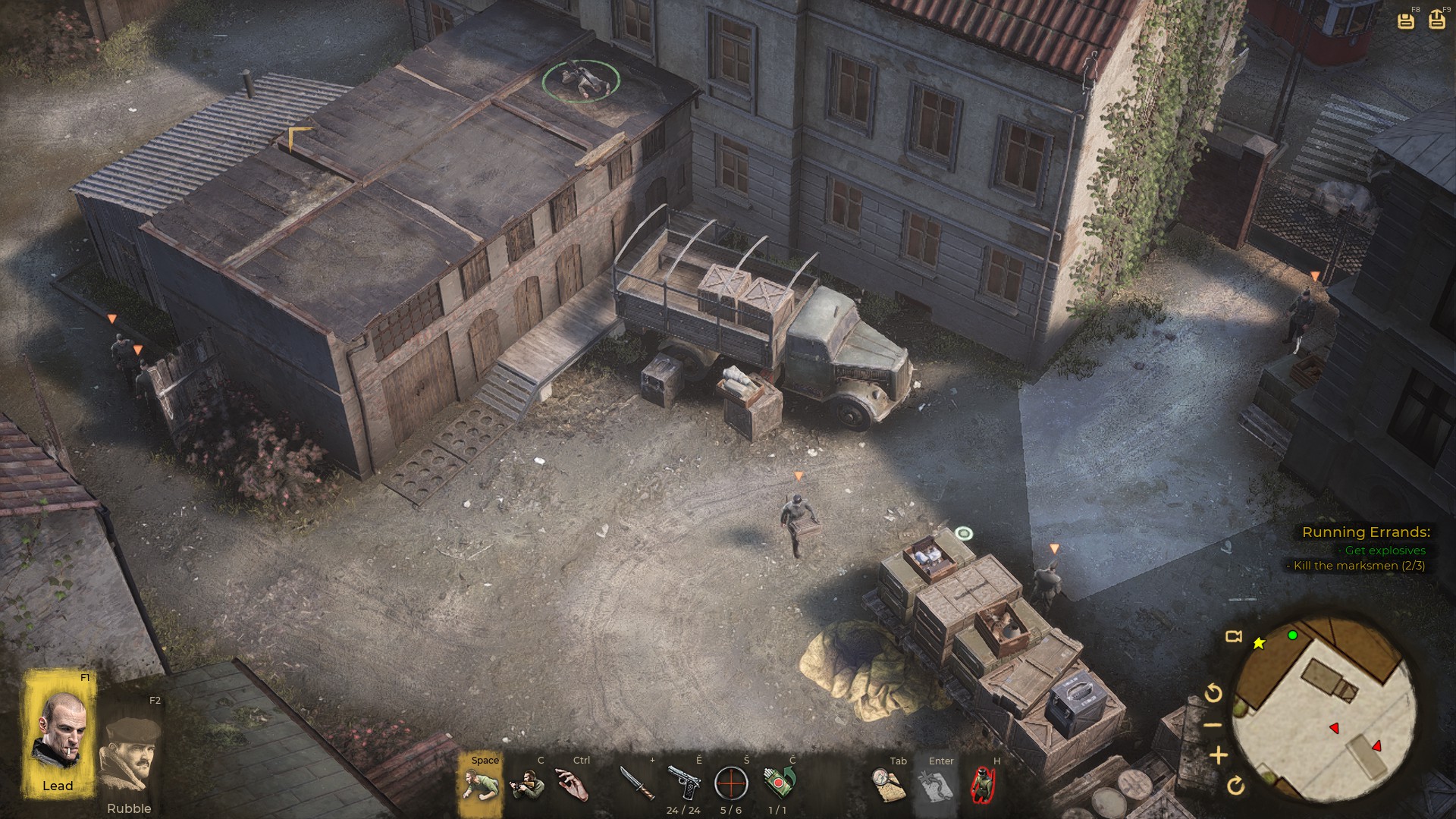This screenshot has width=1456, height=819.
Task: Equip the combat knife
Action: click(x=637, y=783)
